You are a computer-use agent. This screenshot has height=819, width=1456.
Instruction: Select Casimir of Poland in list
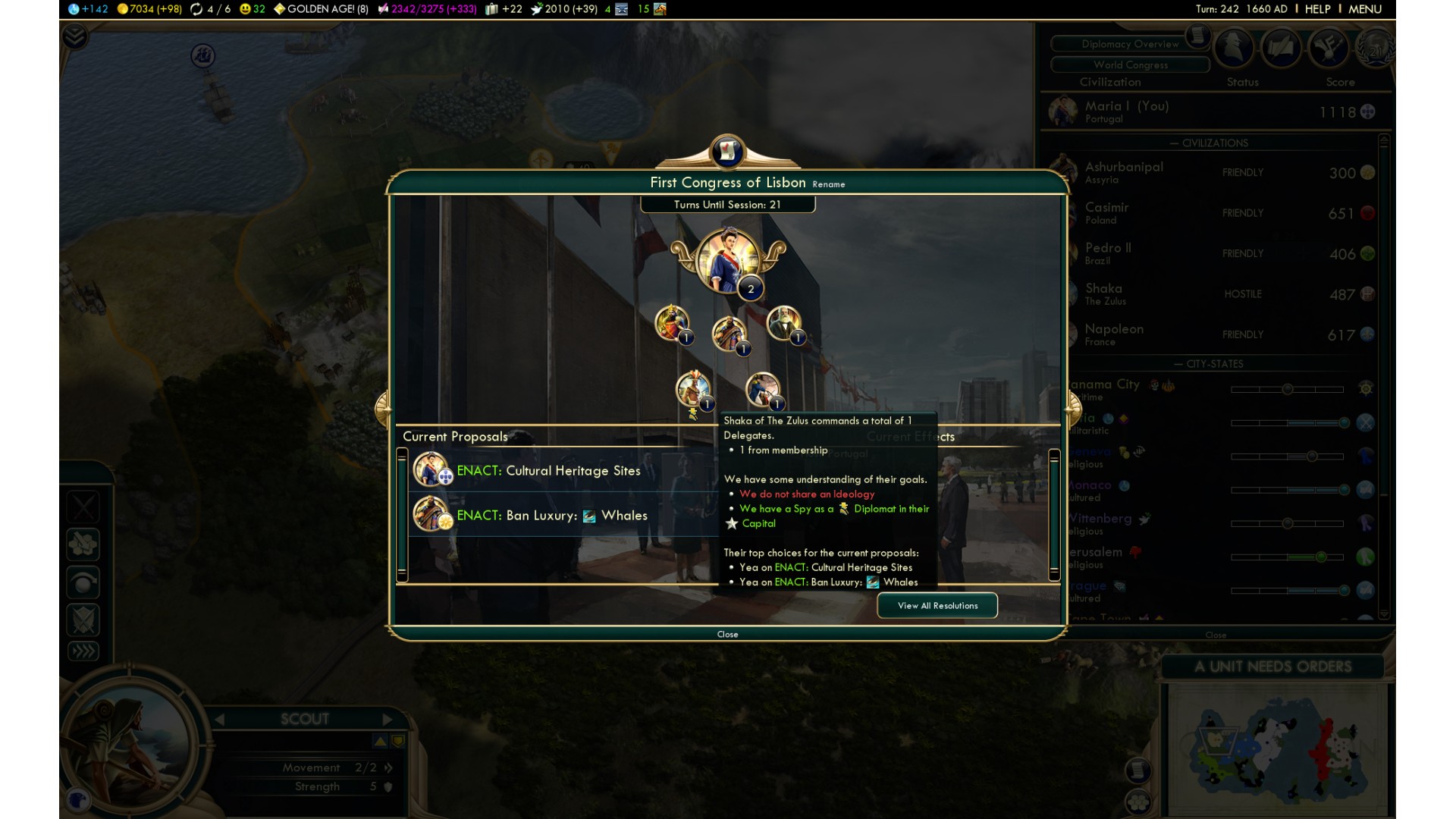coord(1106,213)
